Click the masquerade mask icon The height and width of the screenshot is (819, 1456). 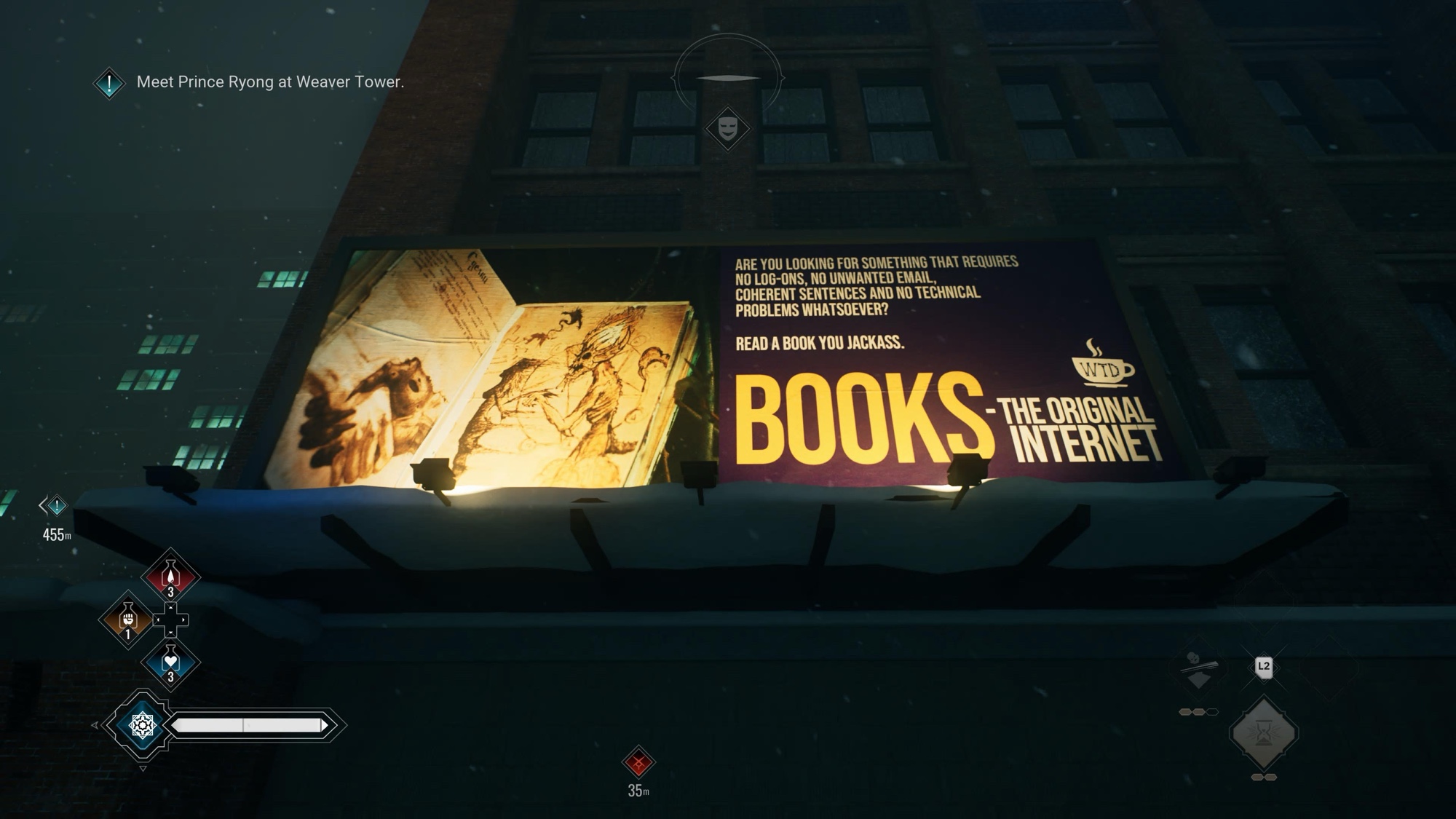727,129
